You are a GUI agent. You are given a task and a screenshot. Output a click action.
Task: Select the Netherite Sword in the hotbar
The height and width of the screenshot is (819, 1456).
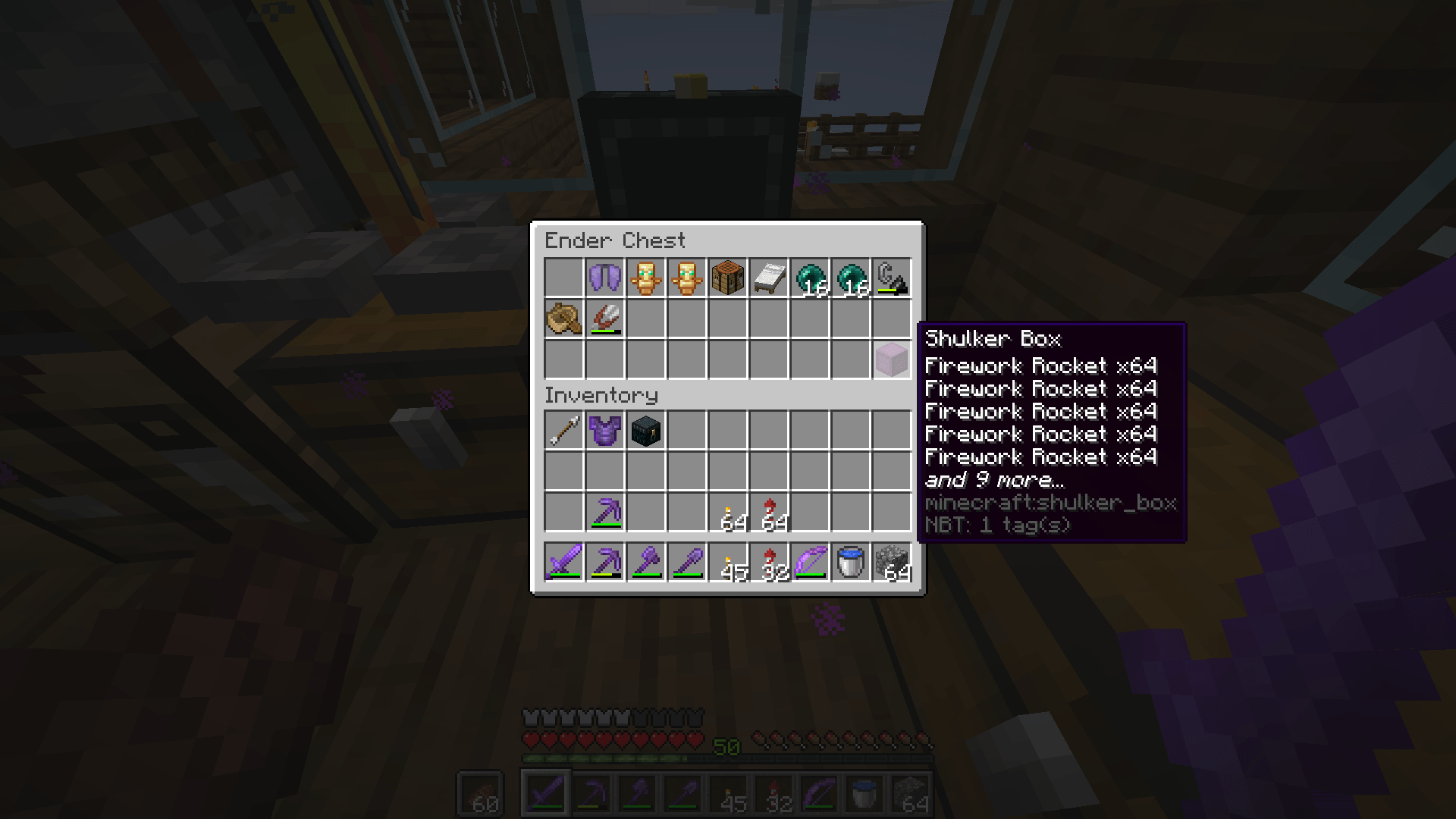point(563,561)
